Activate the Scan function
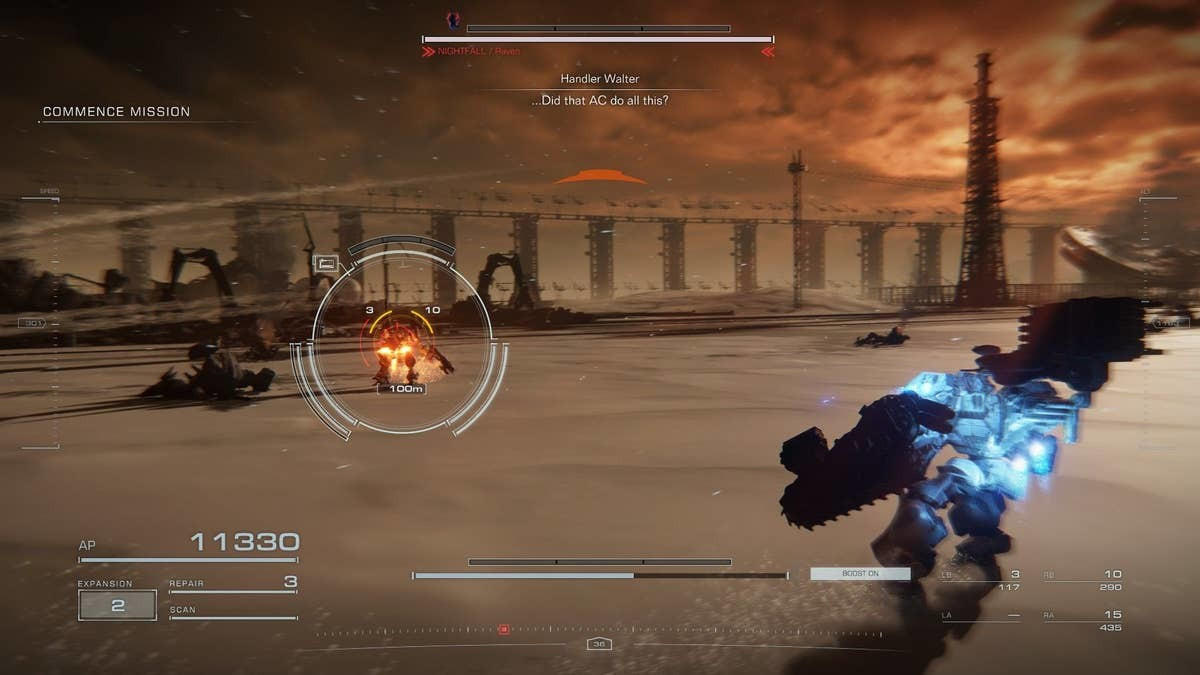The image size is (1200, 675). coord(232,611)
